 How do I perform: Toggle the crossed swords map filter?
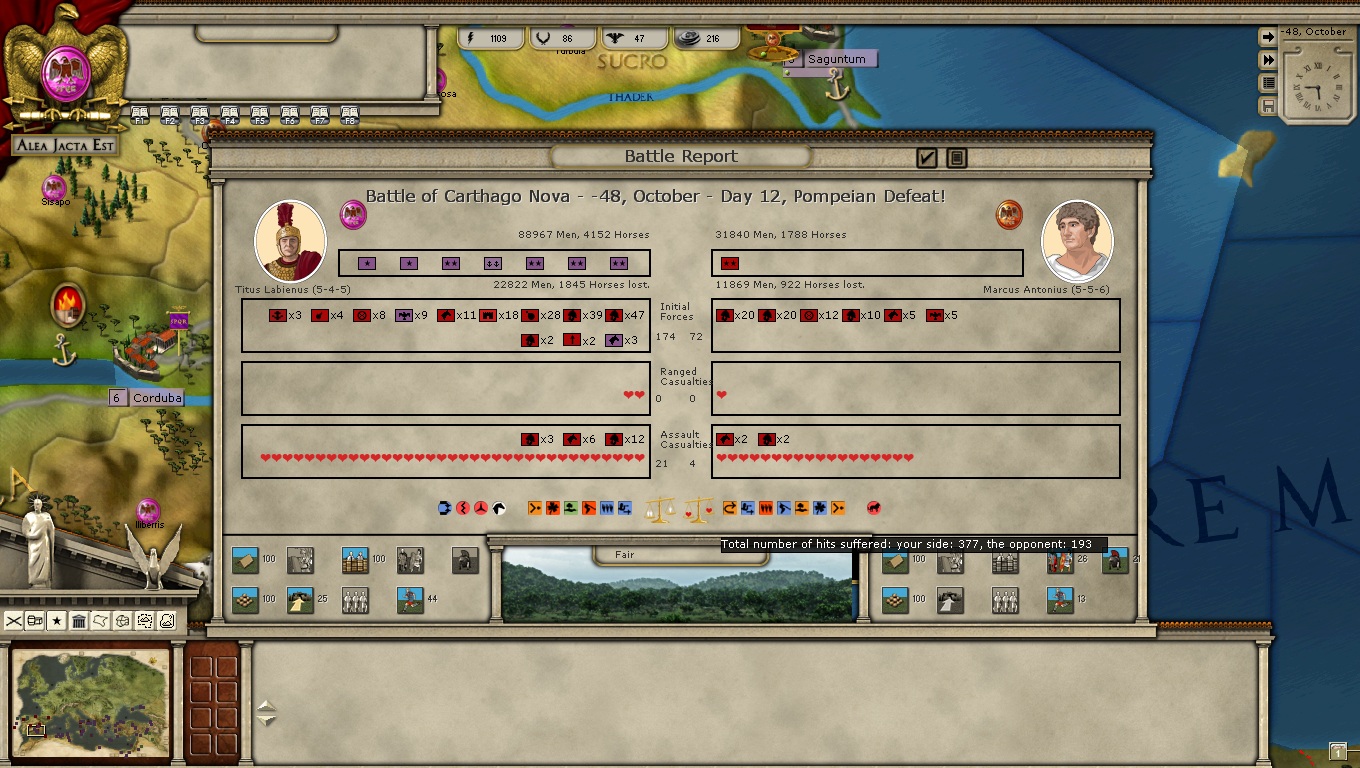pyautogui.click(x=14, y=621)
